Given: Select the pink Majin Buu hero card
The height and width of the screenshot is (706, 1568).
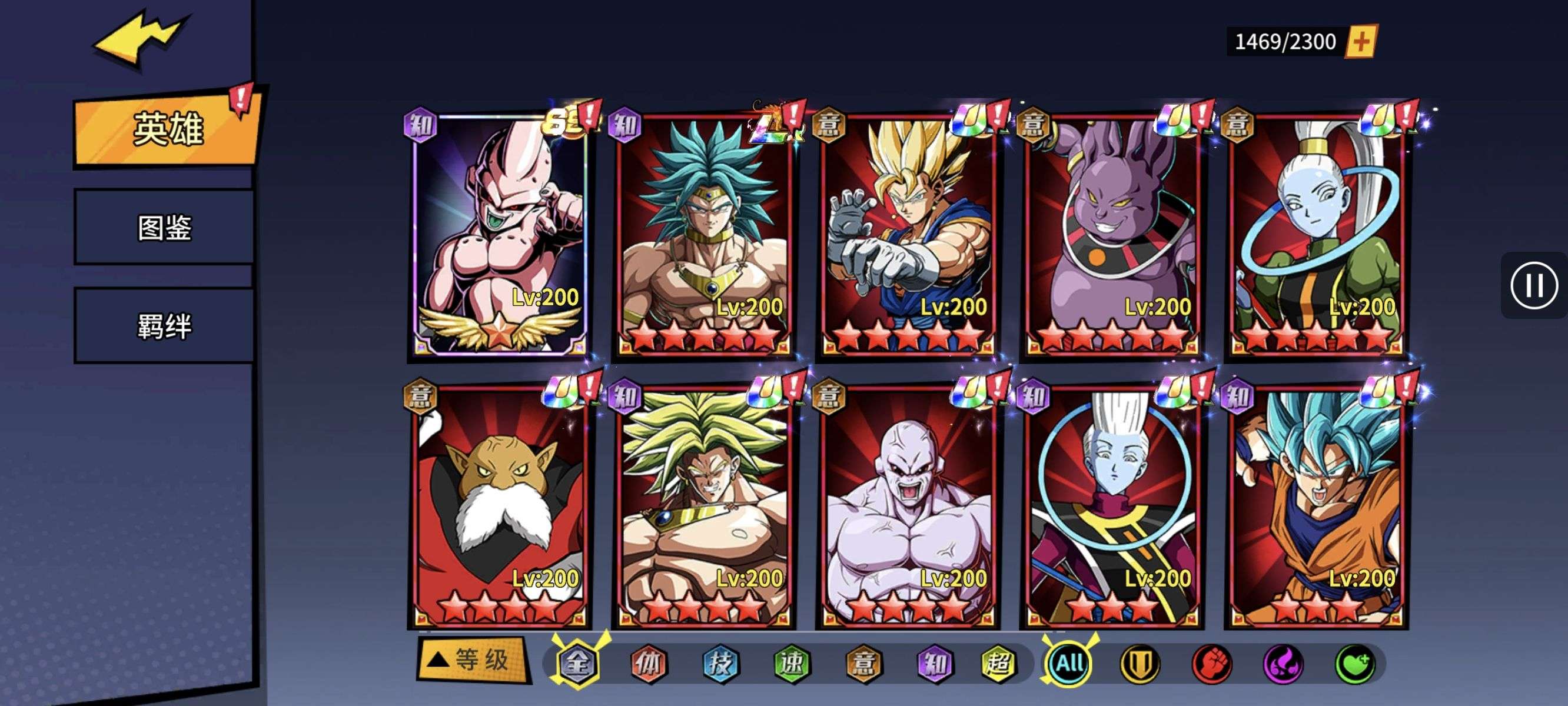Looking at the screenshot, I should point(500,234).
